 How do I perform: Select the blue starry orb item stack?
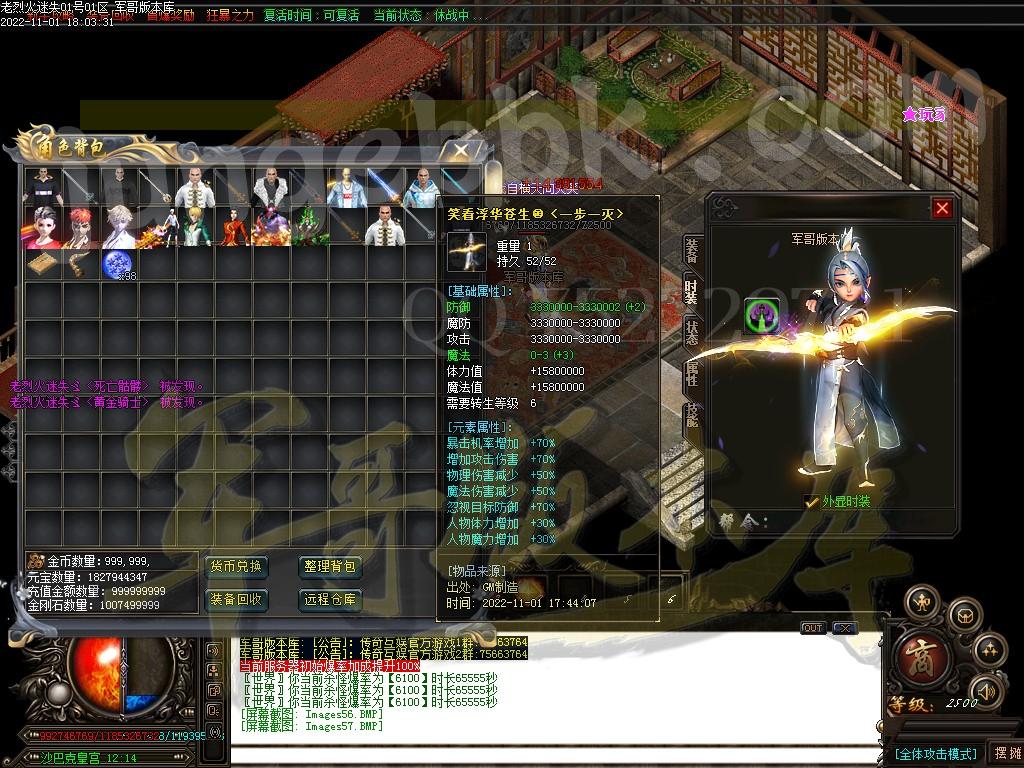119,265
